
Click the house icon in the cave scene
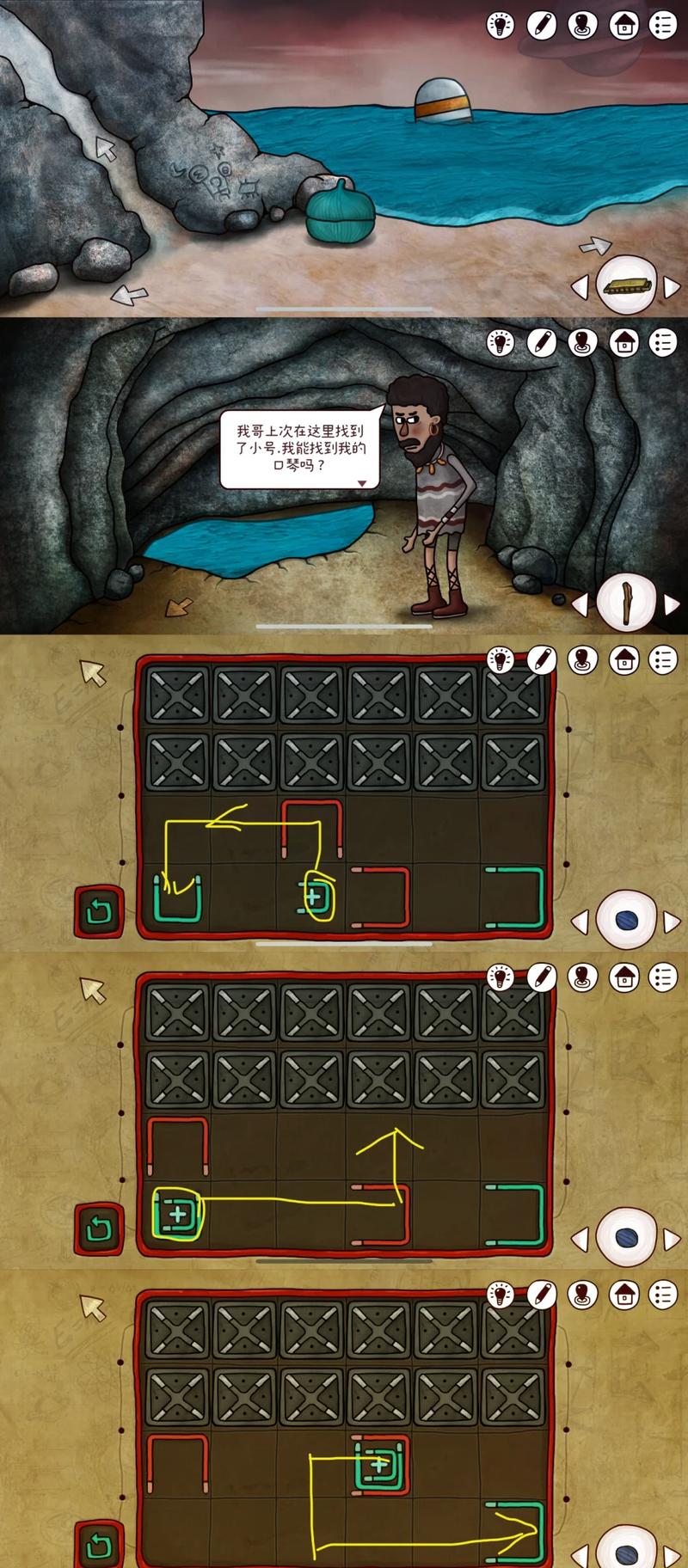coord(623,343)
